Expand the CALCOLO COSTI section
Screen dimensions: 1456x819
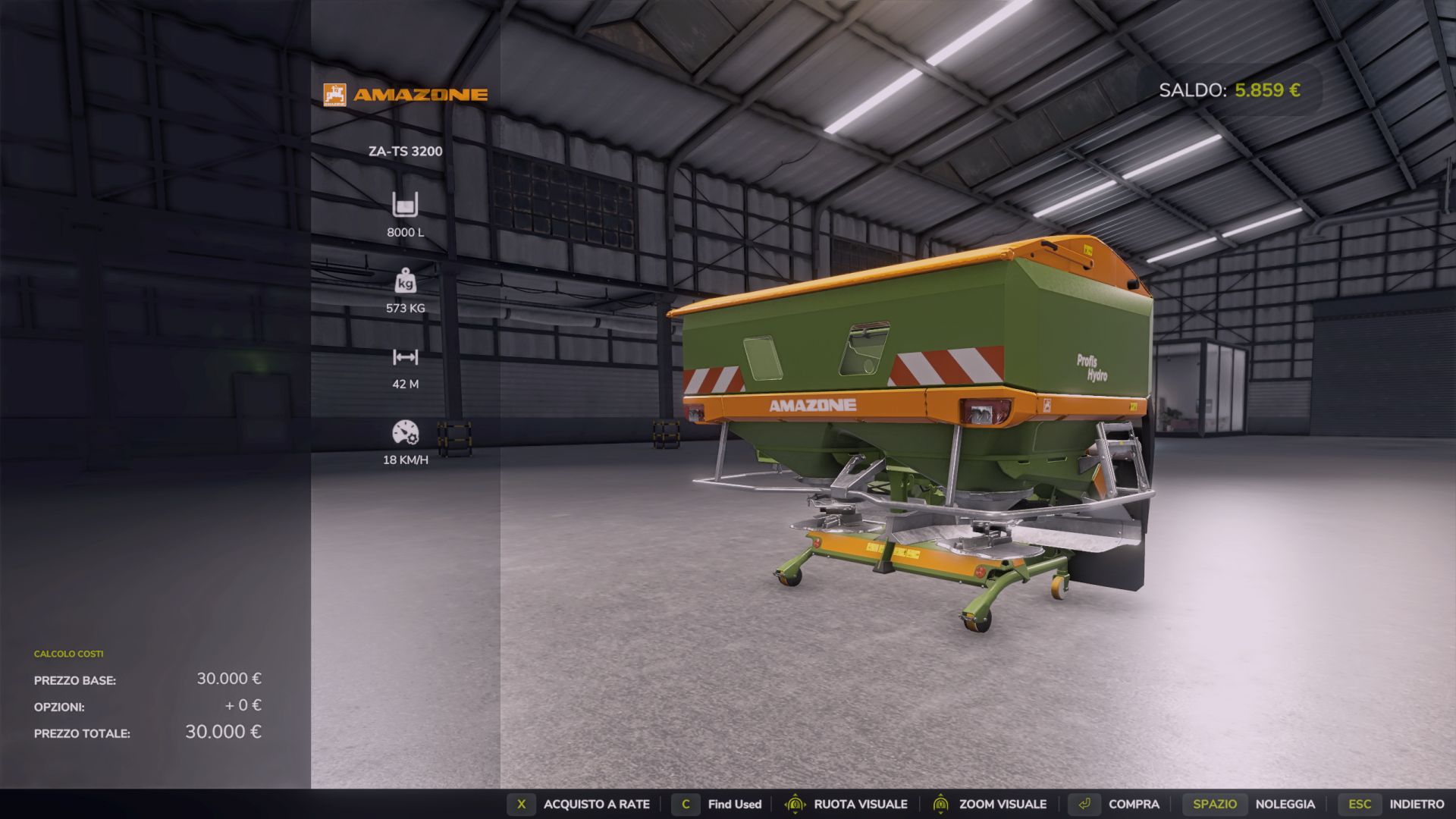coord(67,653)
